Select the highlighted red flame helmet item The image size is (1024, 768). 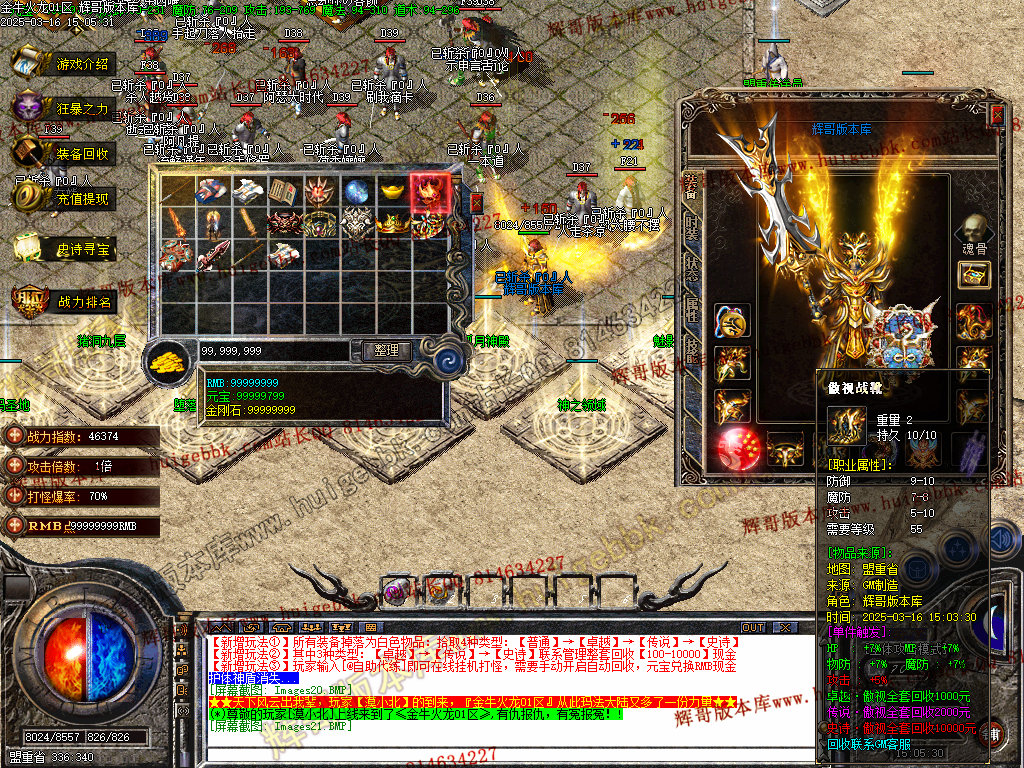click(430, 191)
